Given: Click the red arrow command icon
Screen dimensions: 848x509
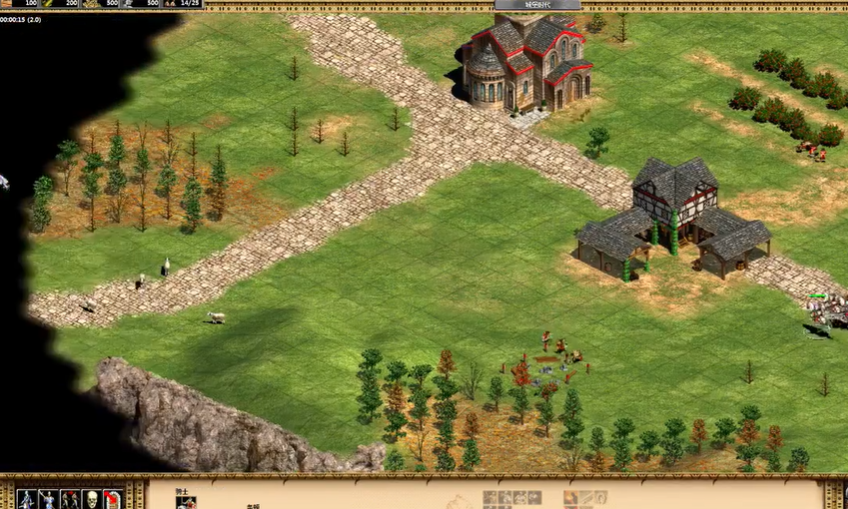Looking at the screenshot, I should pyautogui.click(x=113, y=499).
